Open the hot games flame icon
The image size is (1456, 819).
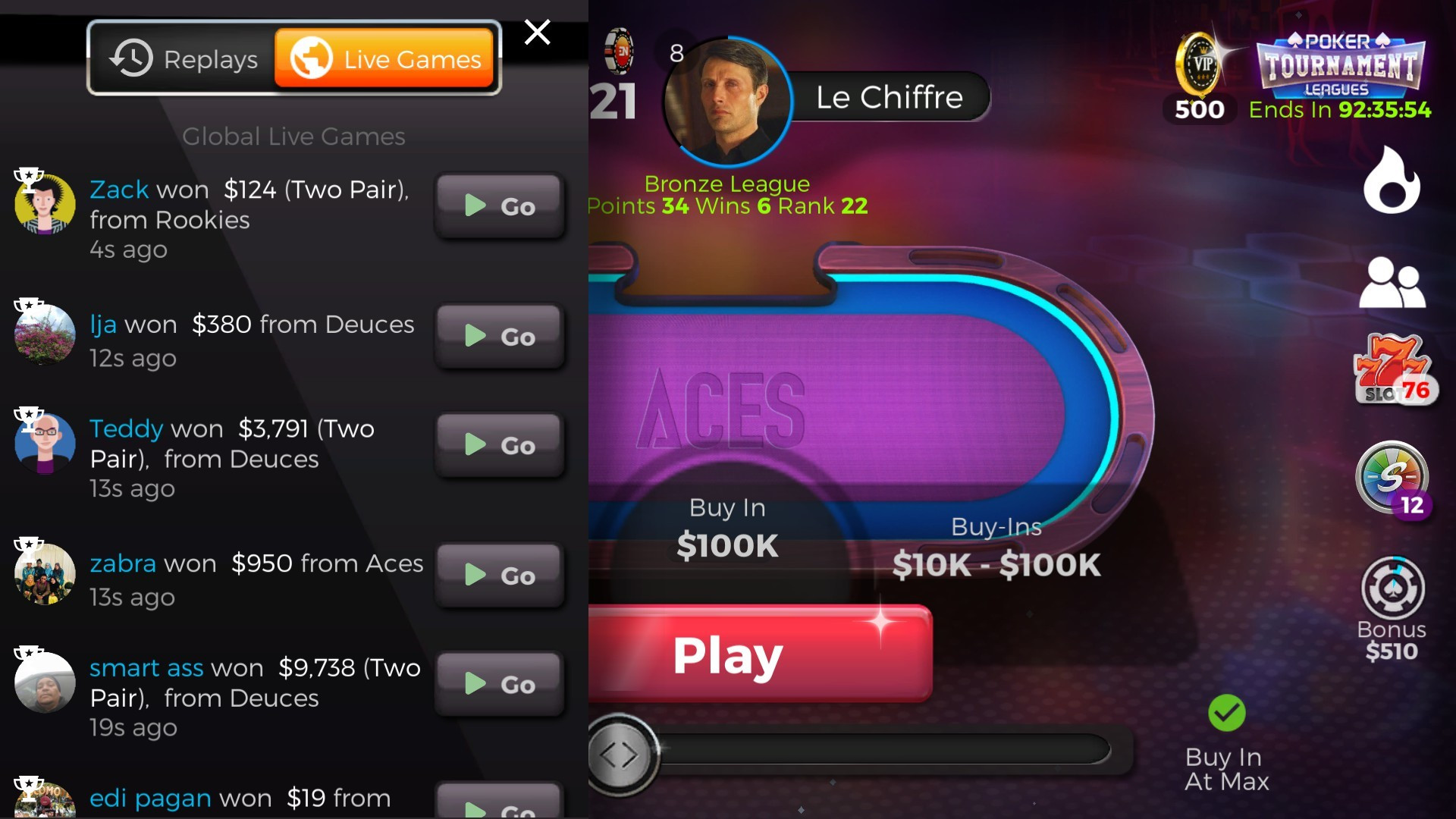(x=1394, y=180)
